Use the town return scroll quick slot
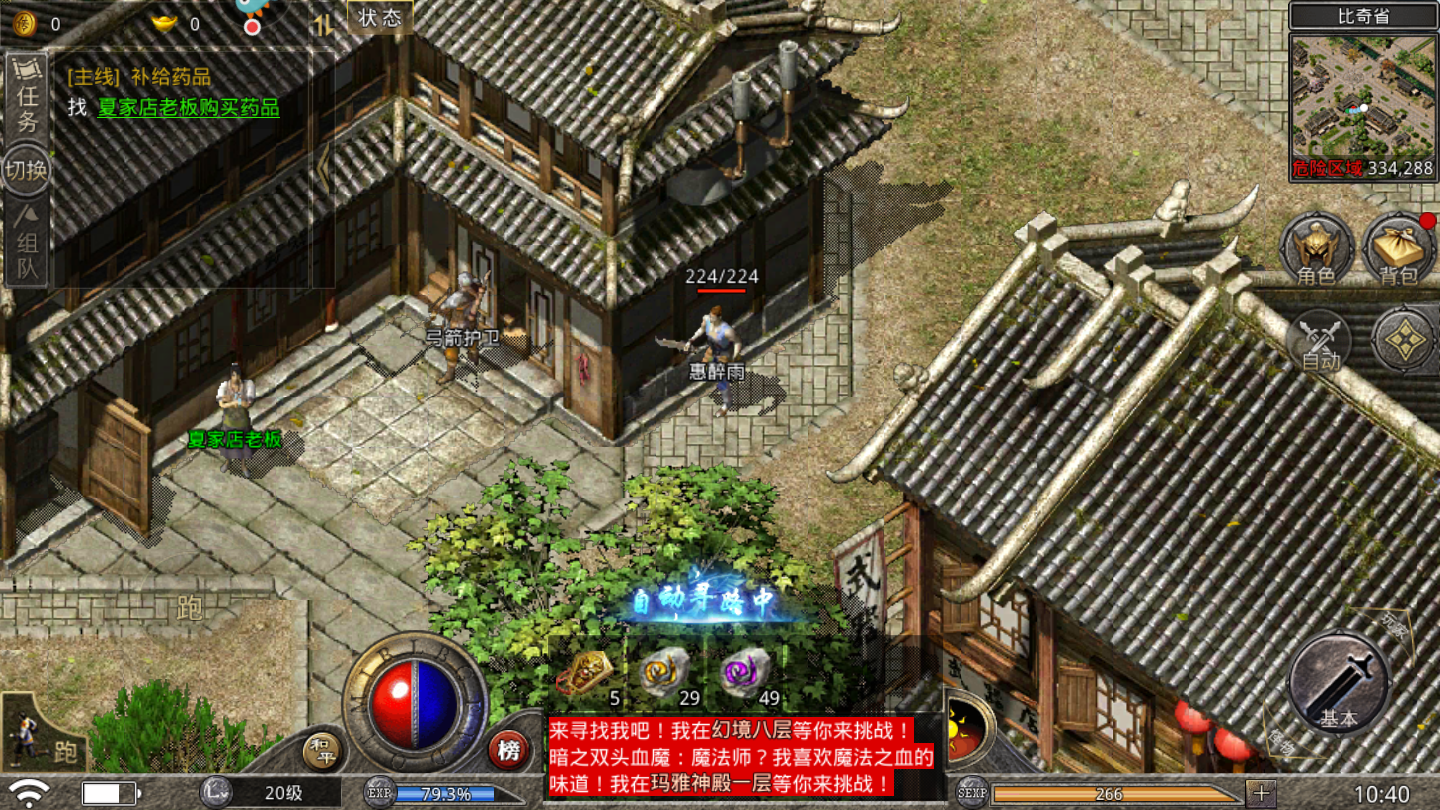Viewport: 1440px width, 810px height. pos(587,670)
